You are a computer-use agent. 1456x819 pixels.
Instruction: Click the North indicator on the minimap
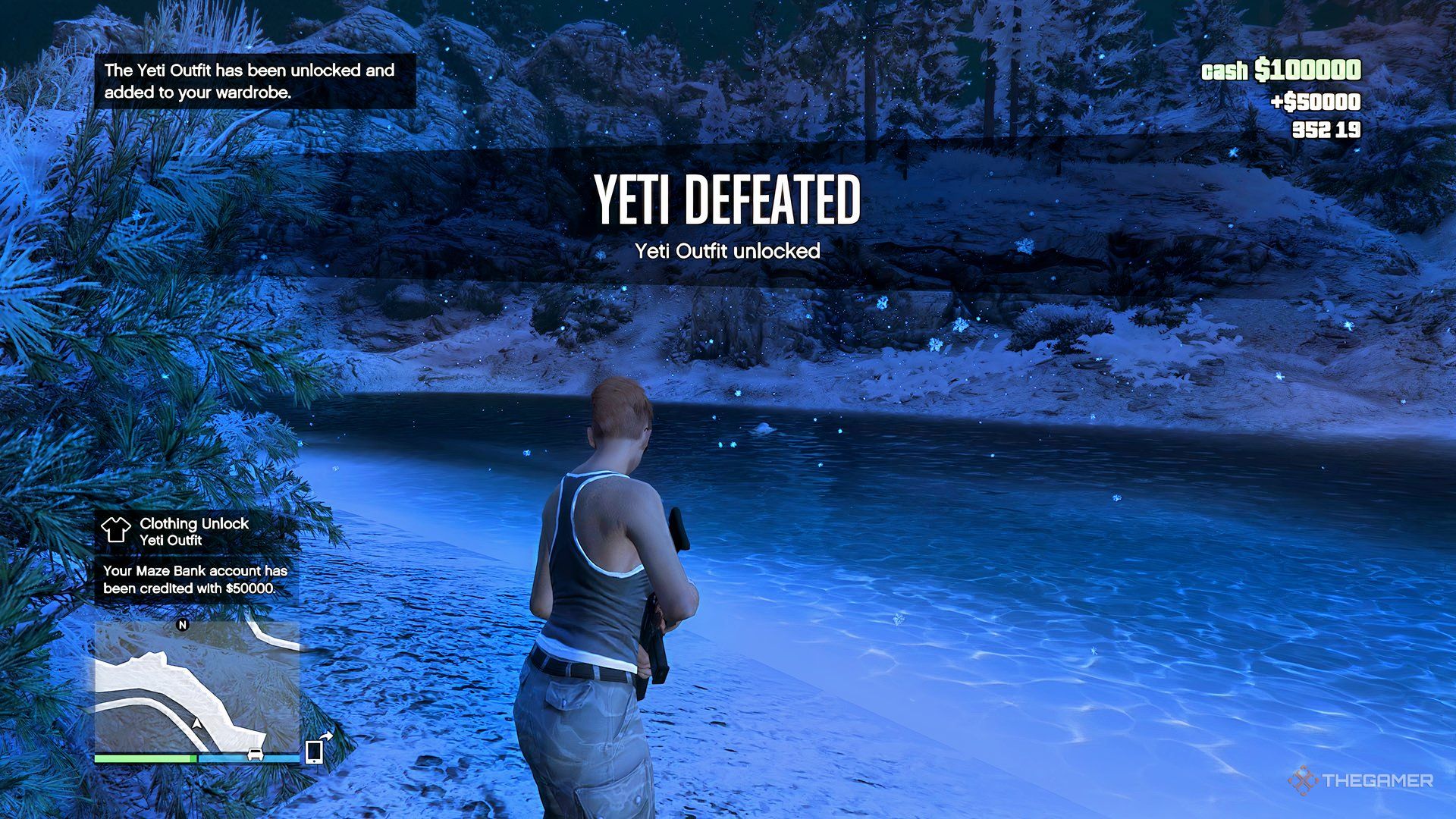coord(182,625)
